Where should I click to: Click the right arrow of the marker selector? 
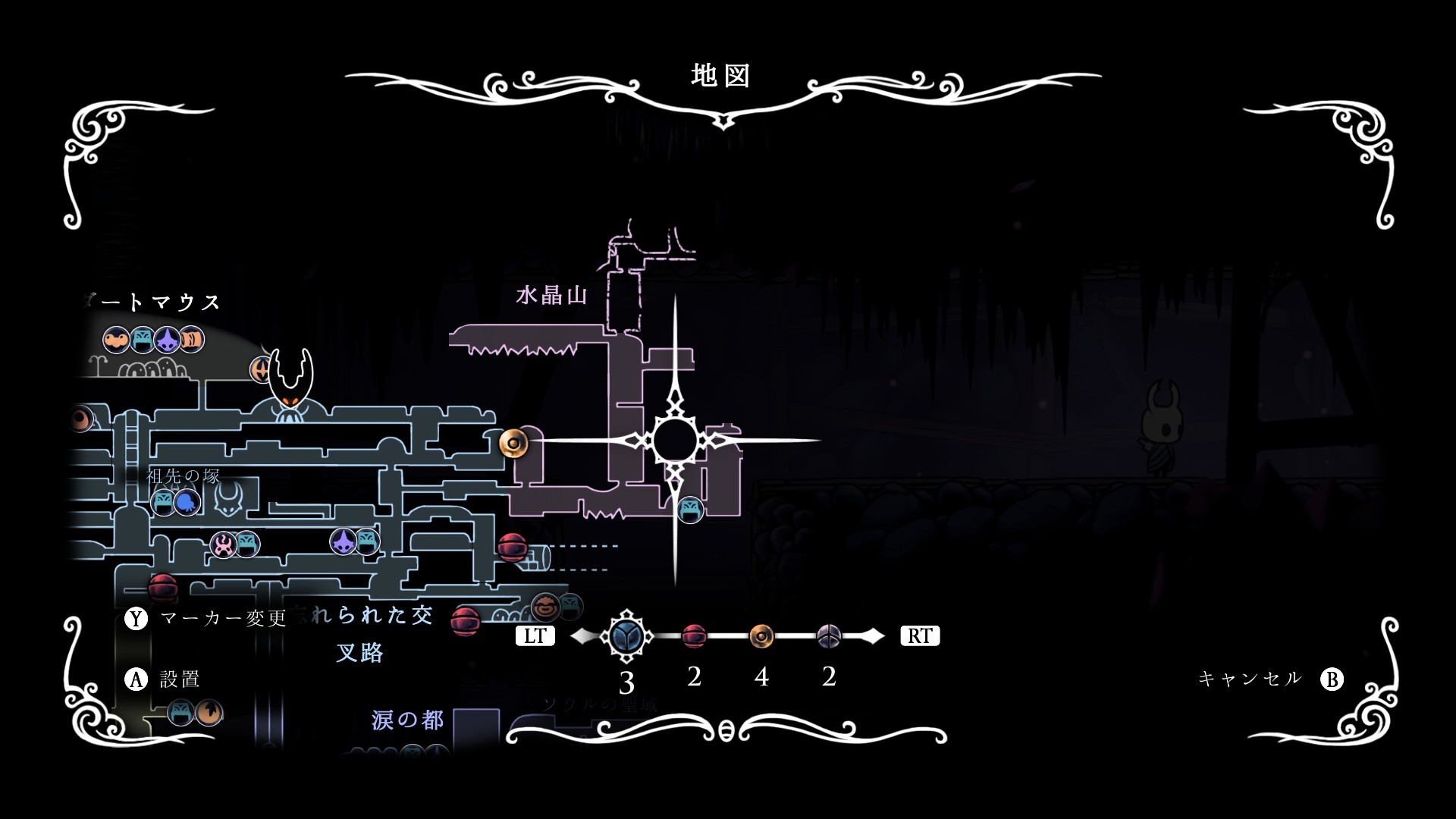(x=874, y=636)
